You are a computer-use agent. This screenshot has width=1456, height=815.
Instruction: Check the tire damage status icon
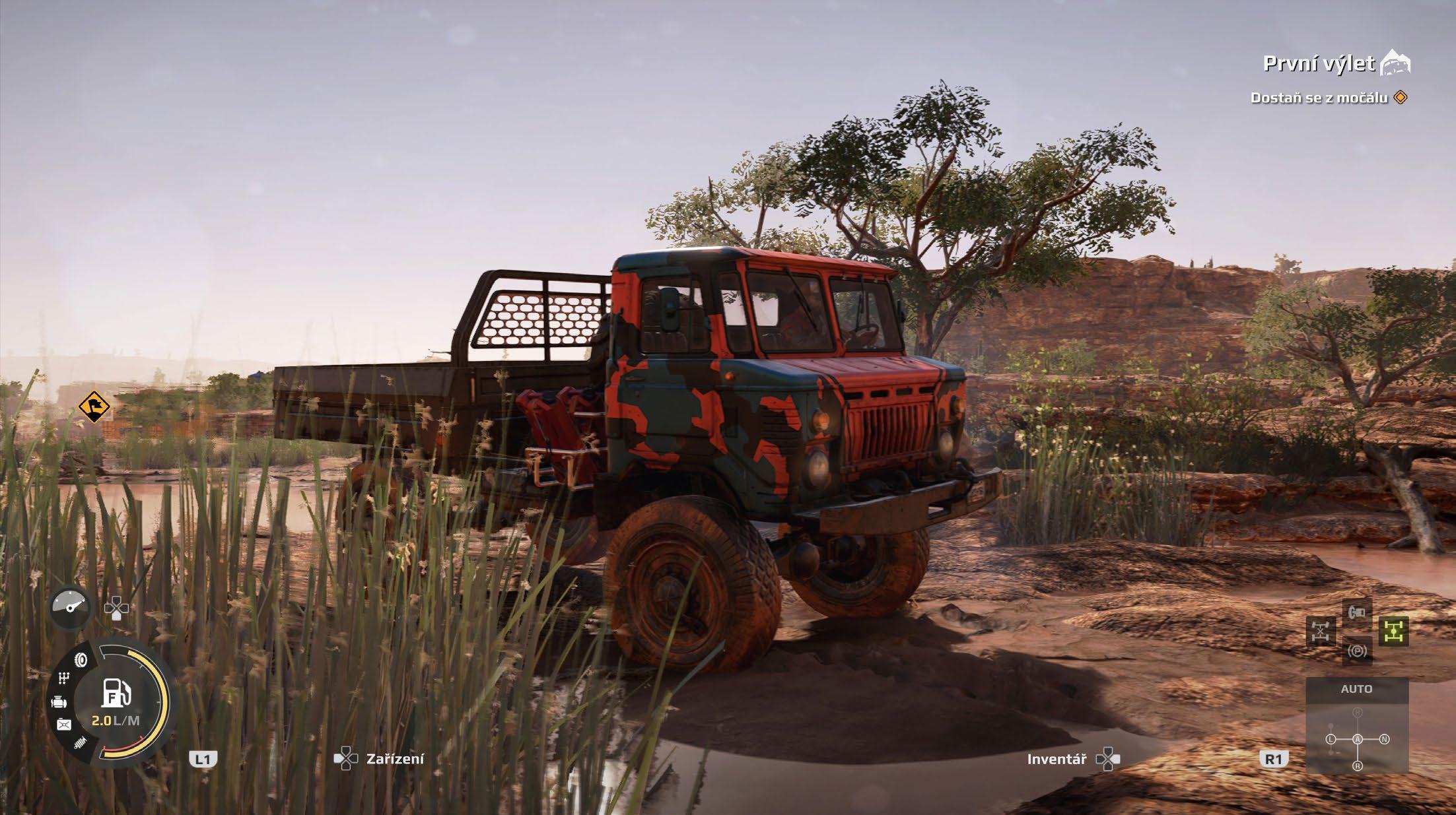81,659
